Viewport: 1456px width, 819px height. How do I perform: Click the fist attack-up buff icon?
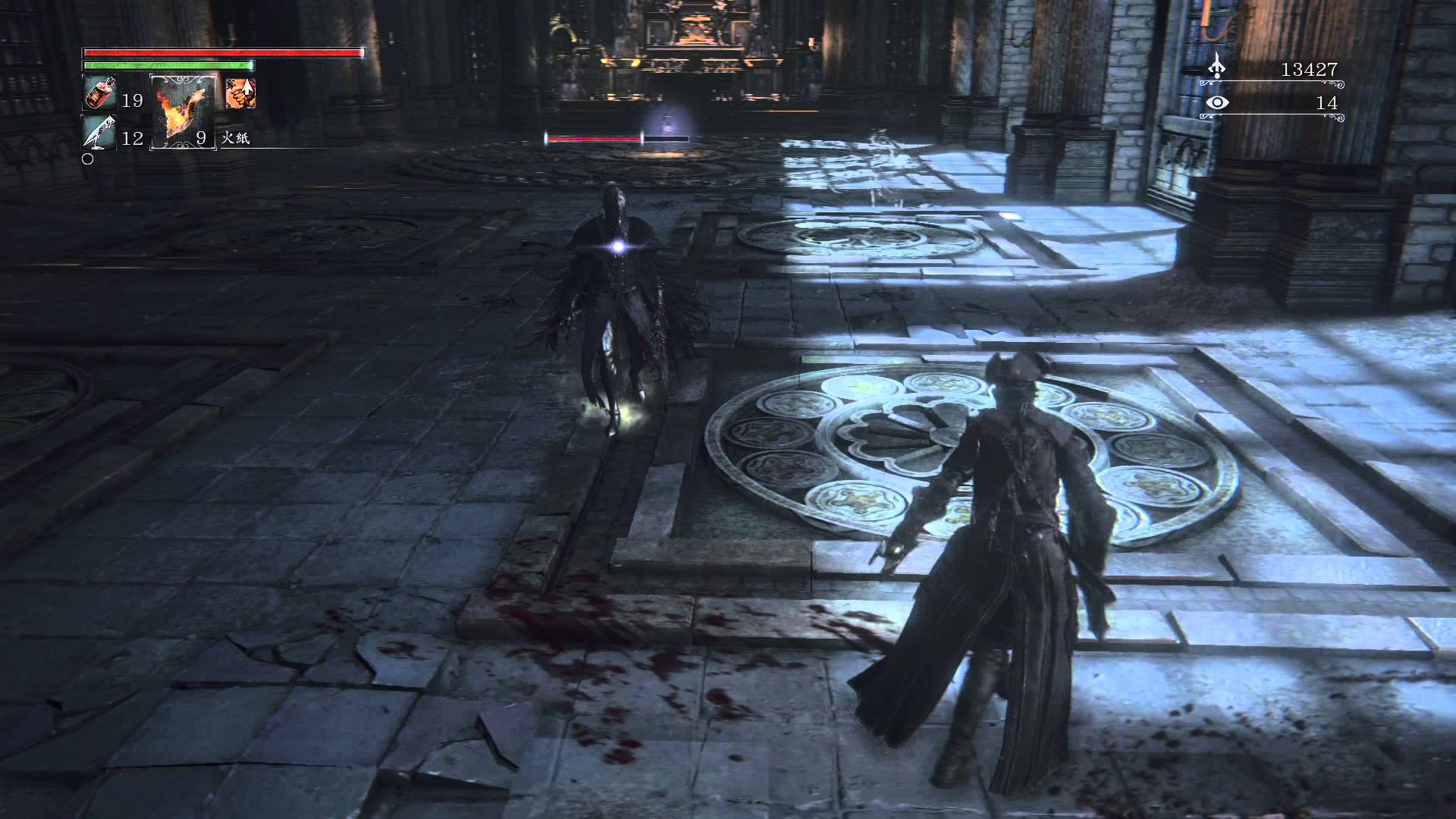pyautogui.click(x=240, y=93)
